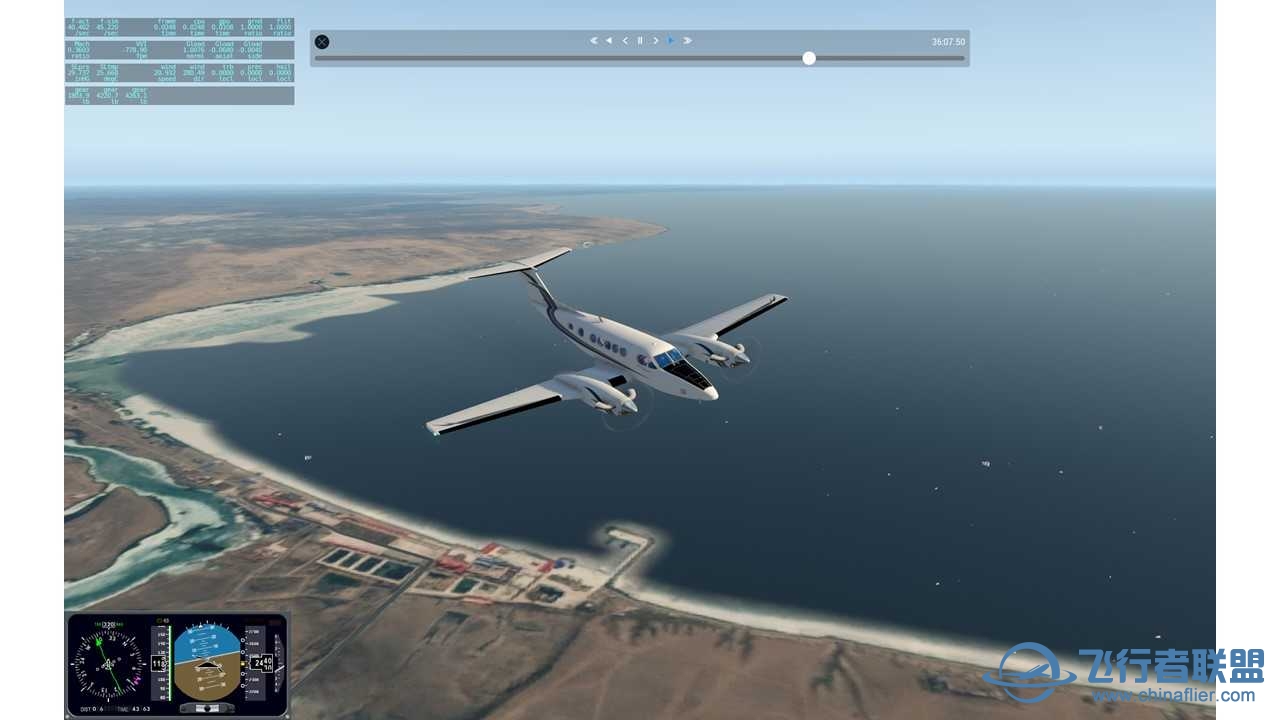
Task: Pause the flight replay
Action: tap(640, 41)
